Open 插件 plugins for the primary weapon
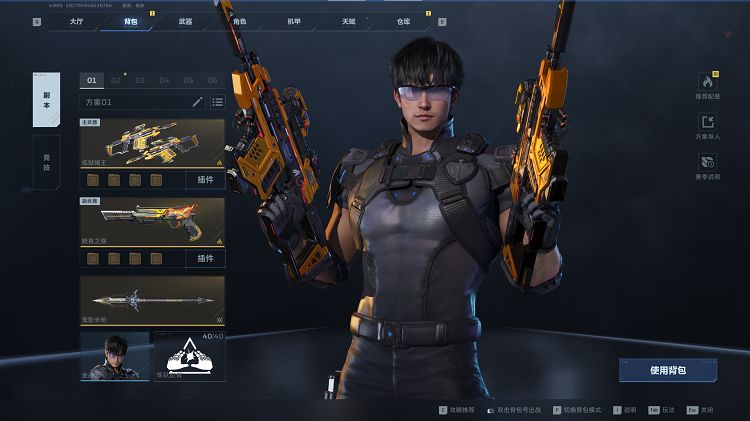The image size is (750, 421). click(205, 180)
